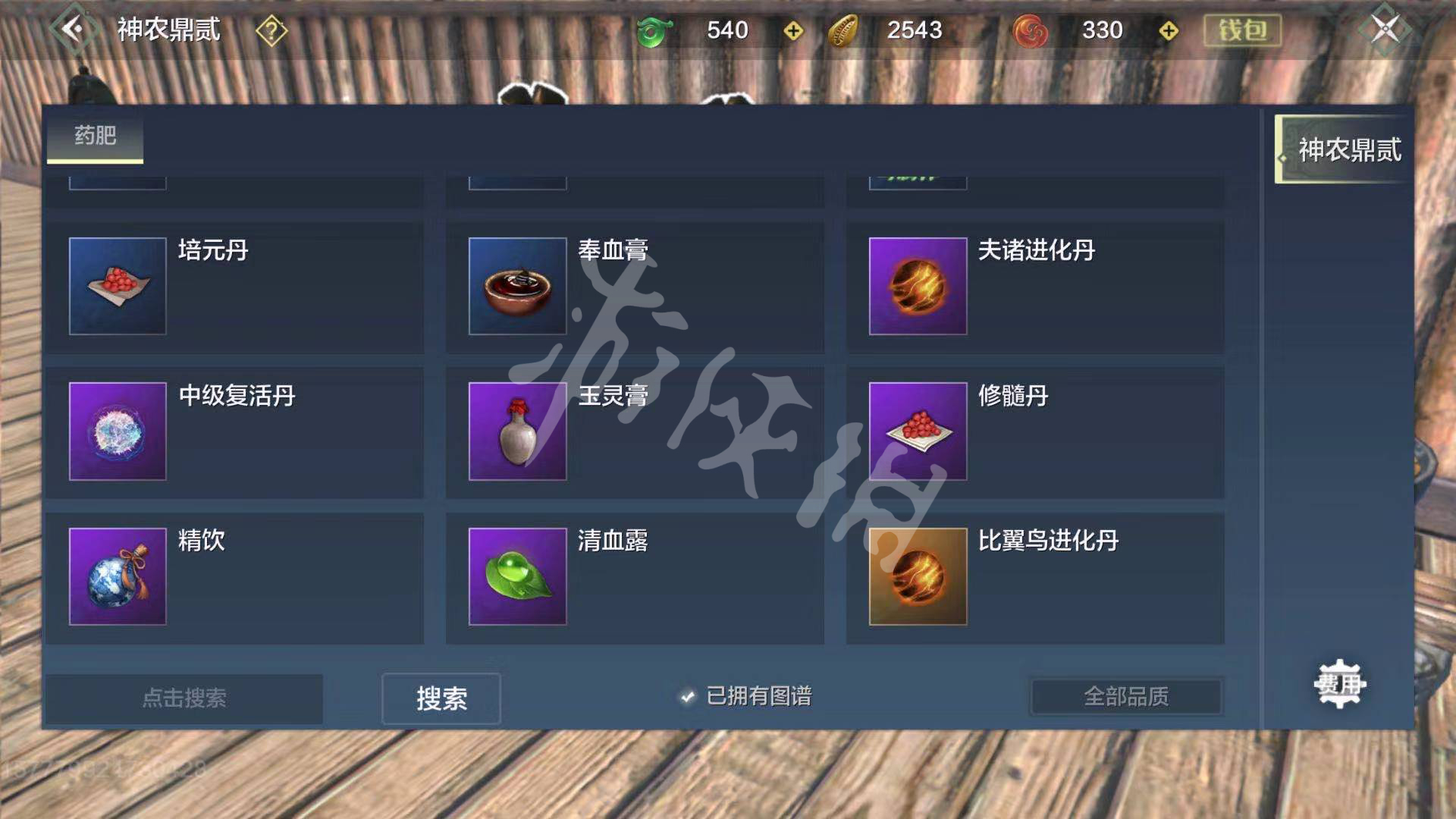
Task: Select the 培元丹 pill recipe icon
Action: 117,287
